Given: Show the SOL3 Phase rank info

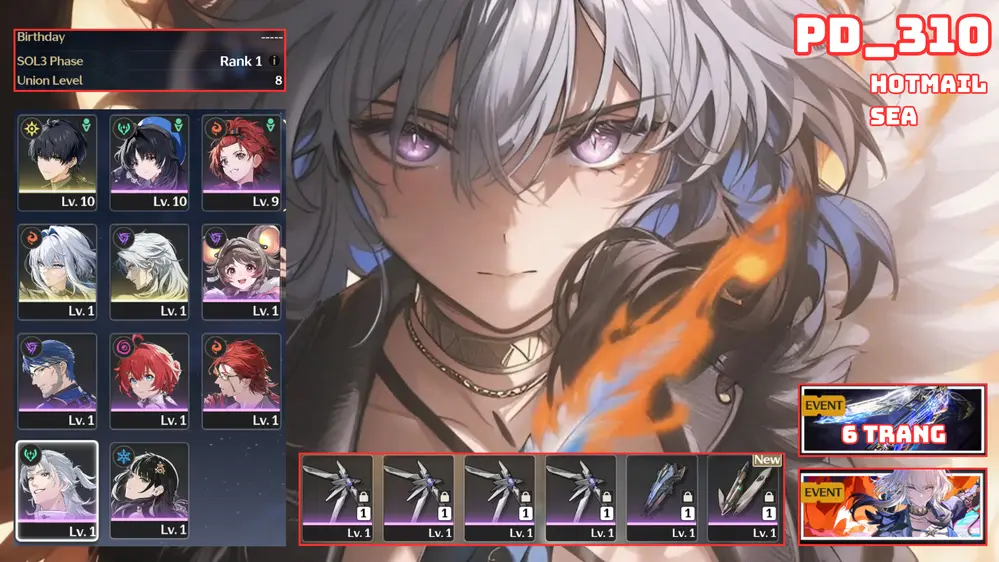Looking at the screenshot, I should click(x=275, y=61).
